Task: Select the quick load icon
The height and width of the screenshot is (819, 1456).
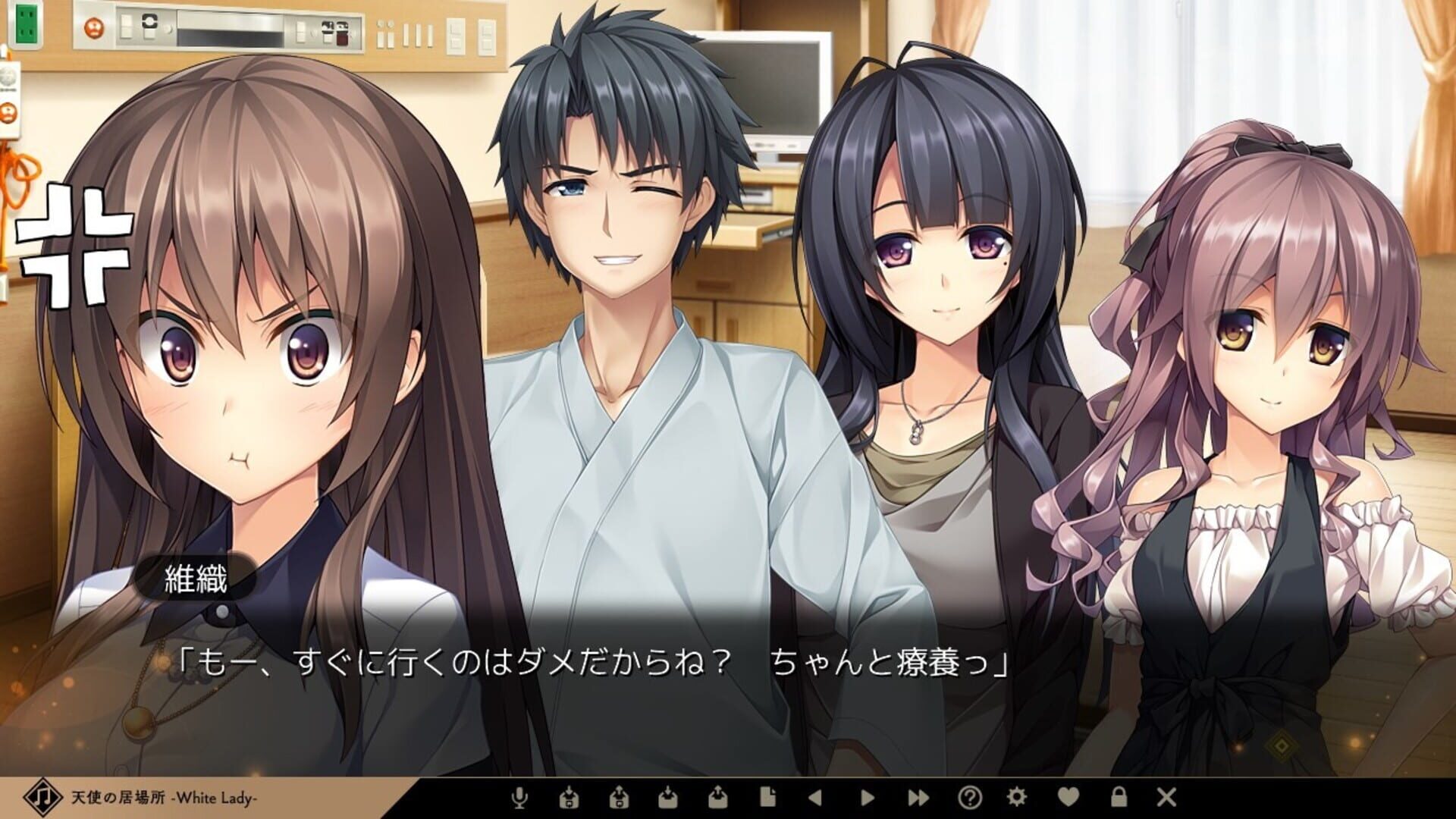Action: [x=619, y=798]
